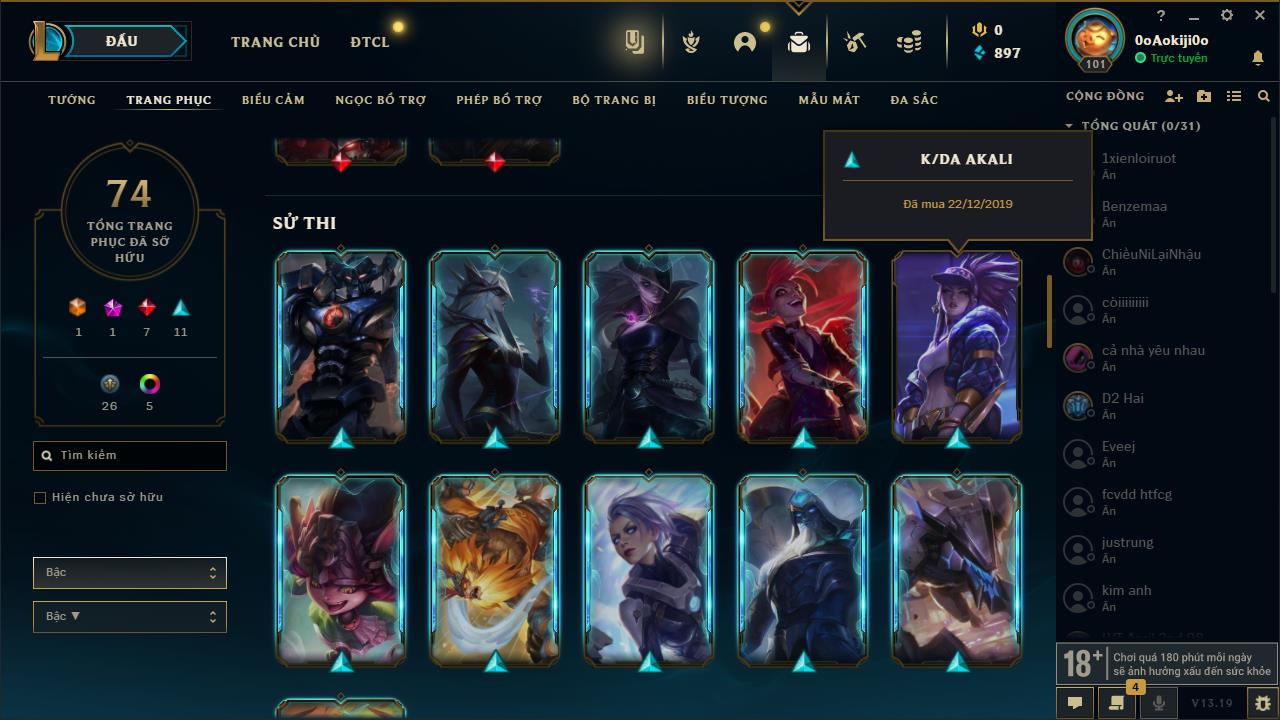Open the chat bubble icon at bottom right
Screen dimensions: 1280x720
coord(1074,703)
